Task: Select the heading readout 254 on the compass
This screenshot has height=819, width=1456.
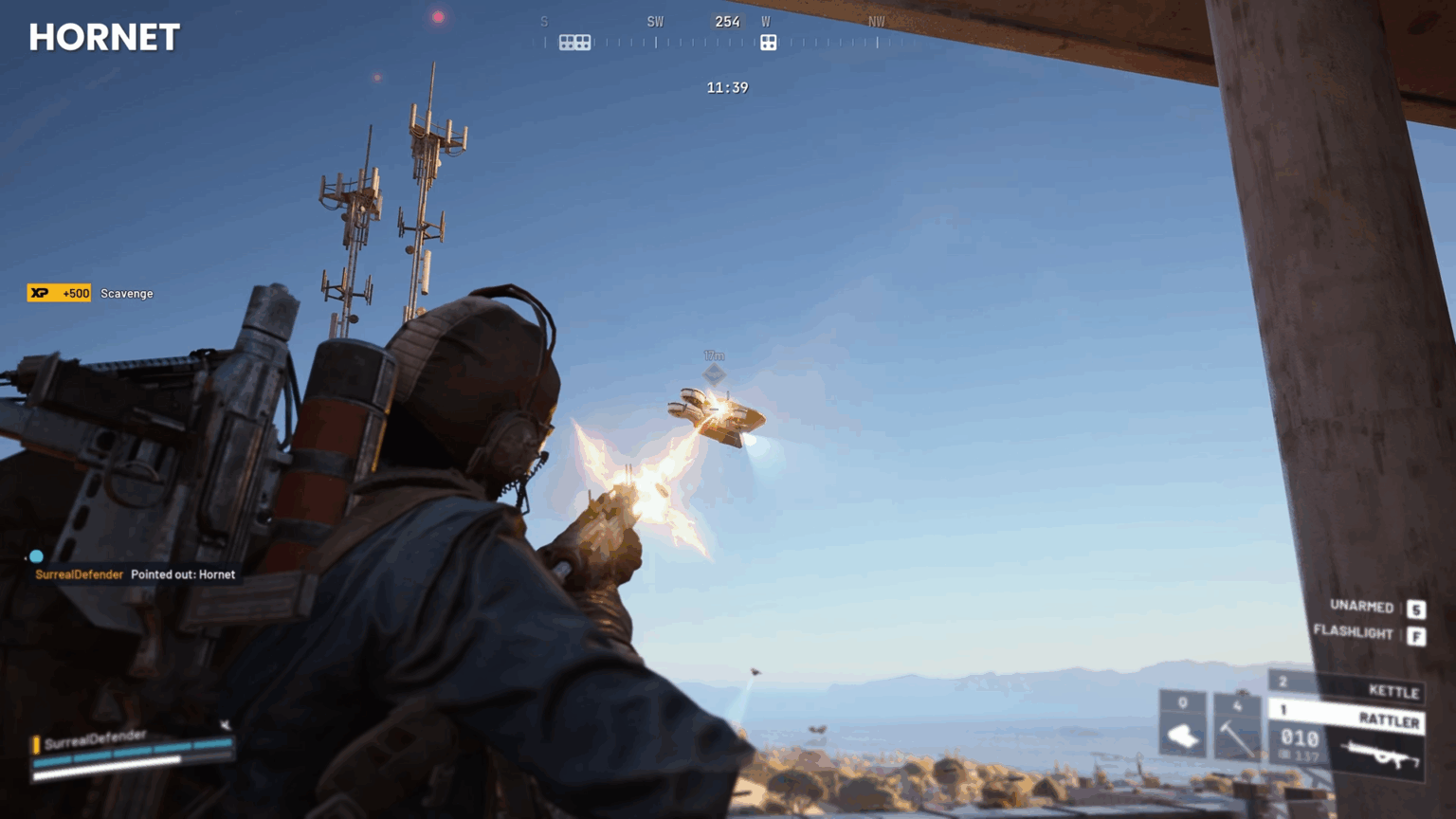Action: click(x=726, y=21)
